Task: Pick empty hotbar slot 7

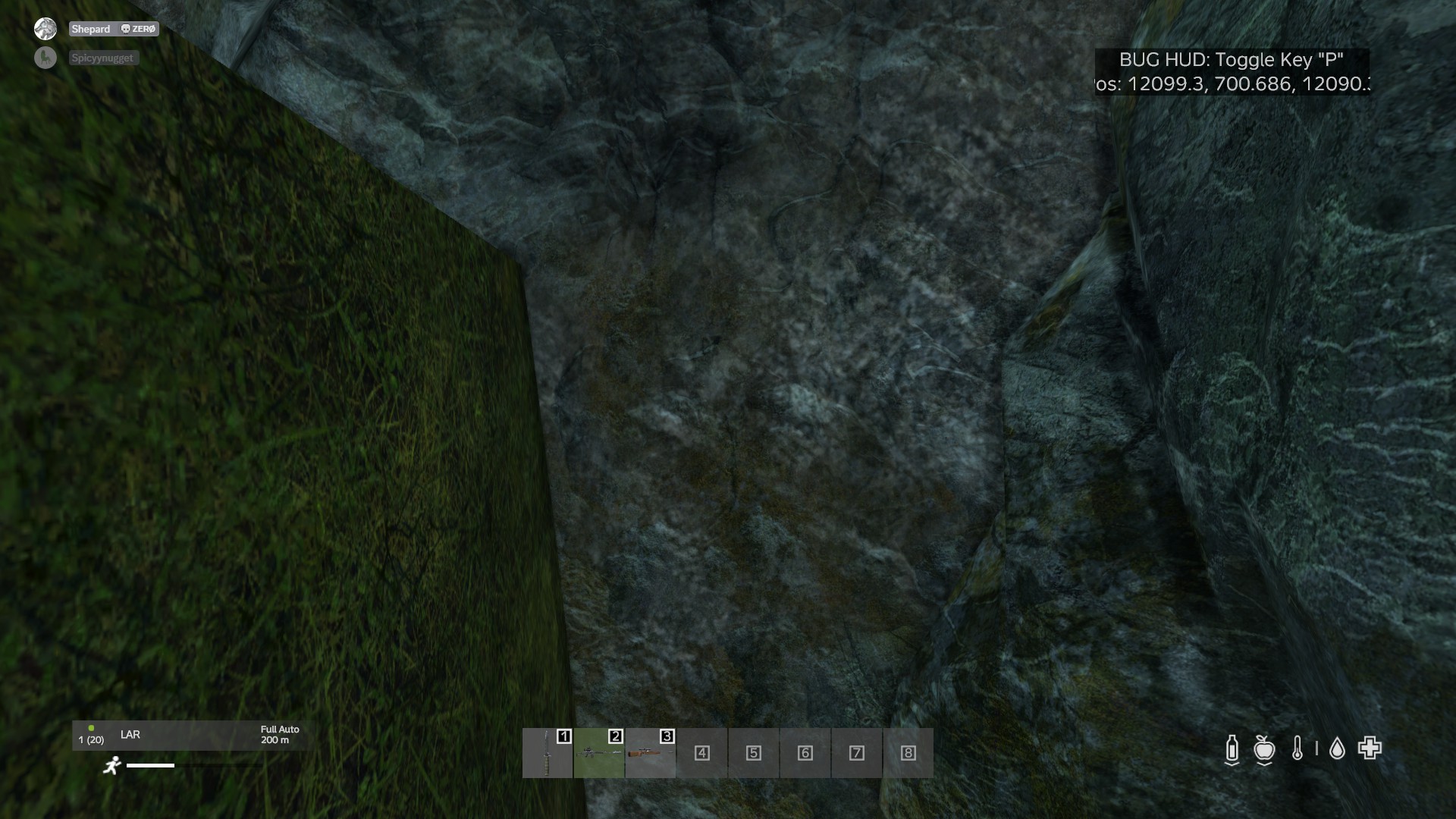Action: (857, 753)
